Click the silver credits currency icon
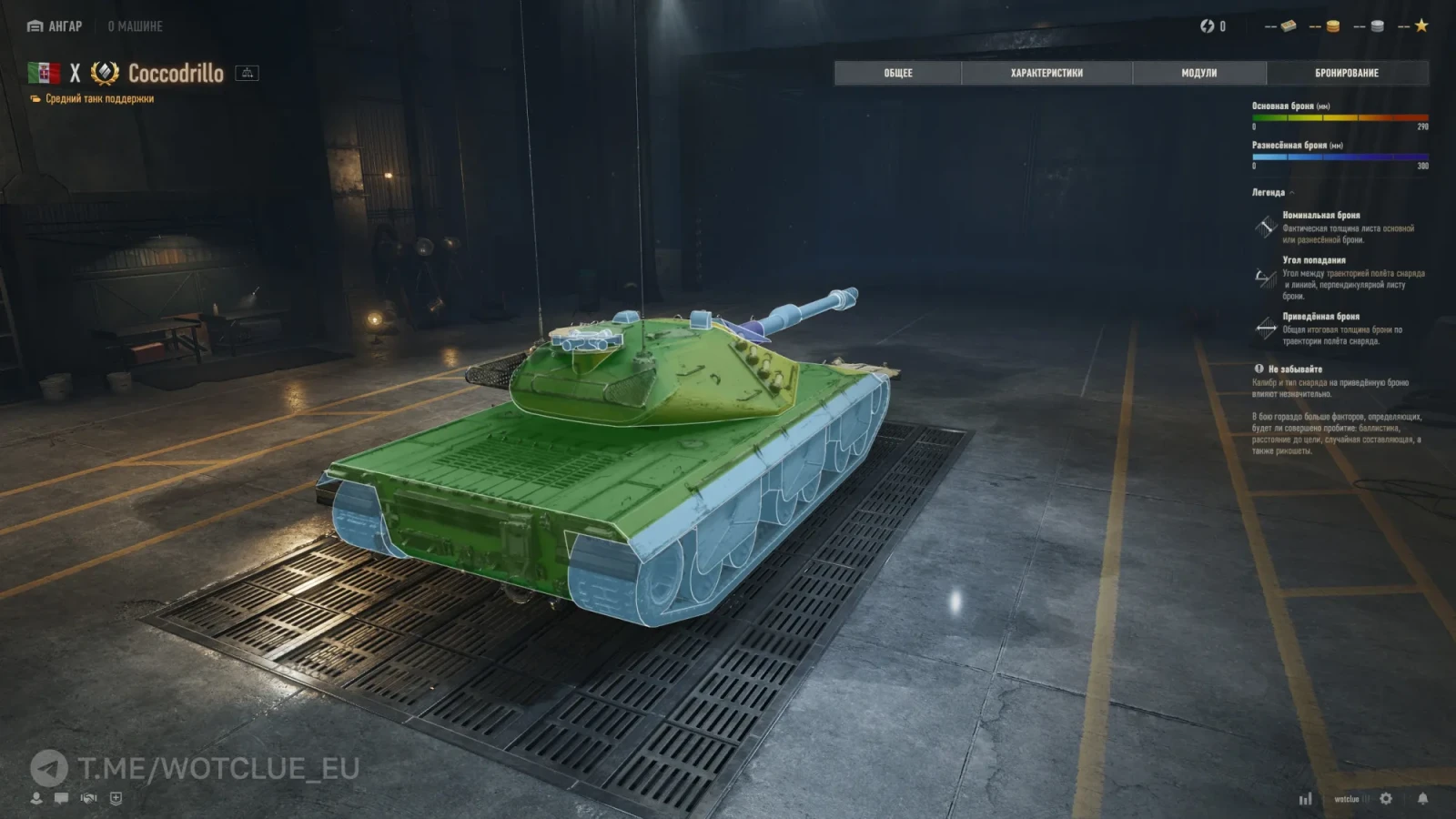 1377,26
